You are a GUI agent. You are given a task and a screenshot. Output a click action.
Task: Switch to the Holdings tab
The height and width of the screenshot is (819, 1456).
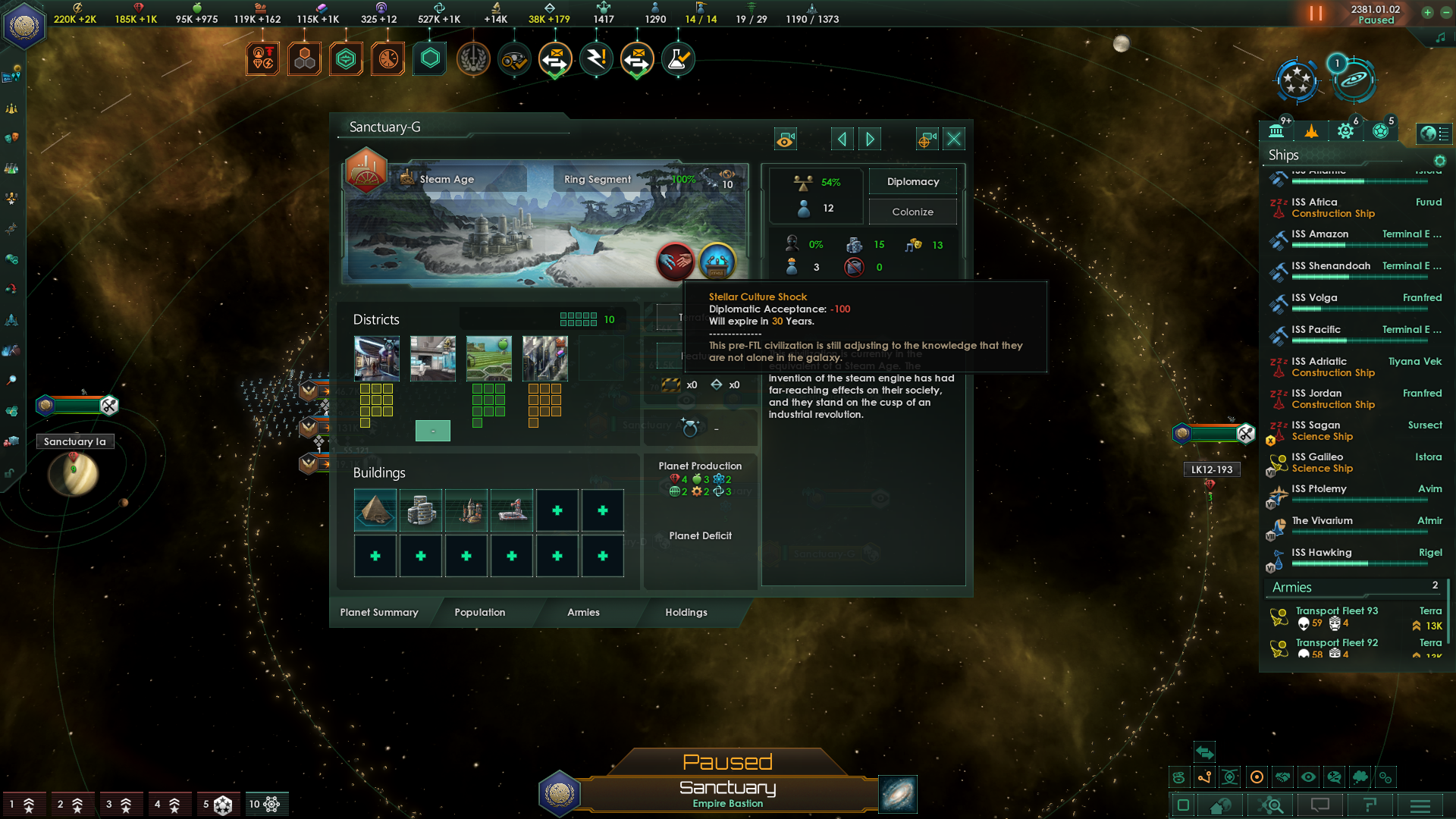pyautogui.click(x=685, y=612)
